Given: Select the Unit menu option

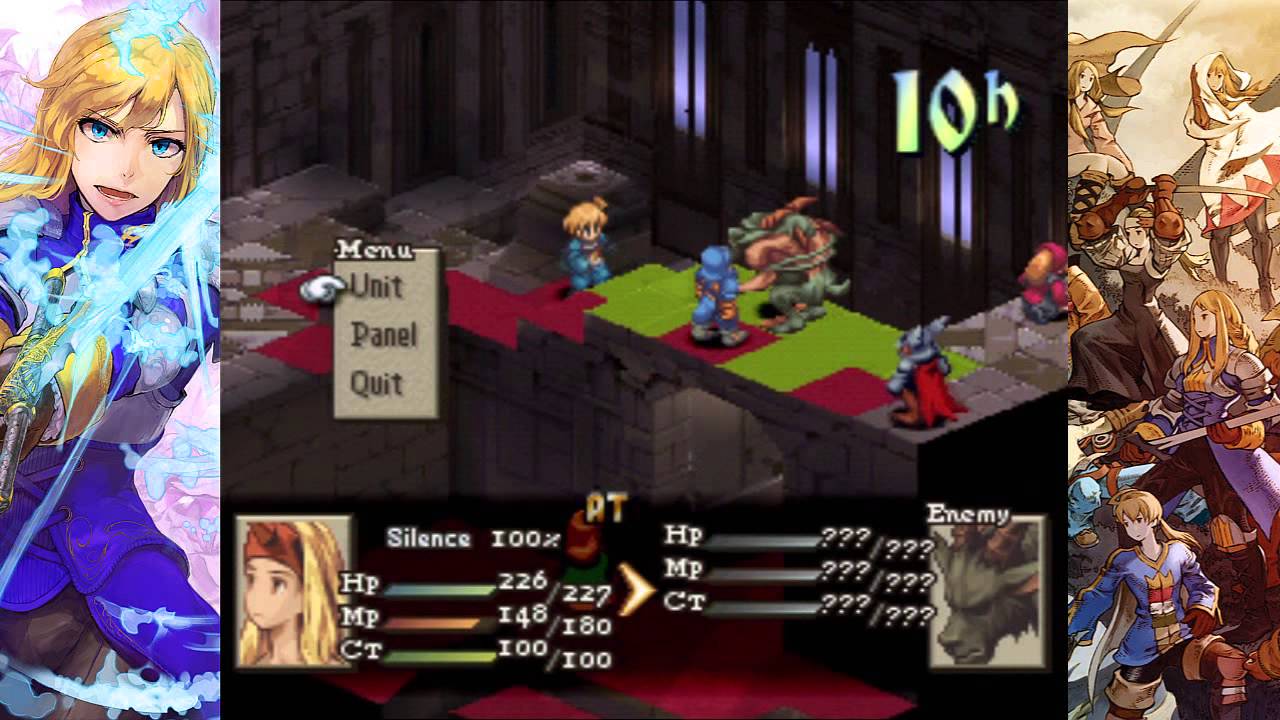Looking at the screenshot, I should coord(377,287).
